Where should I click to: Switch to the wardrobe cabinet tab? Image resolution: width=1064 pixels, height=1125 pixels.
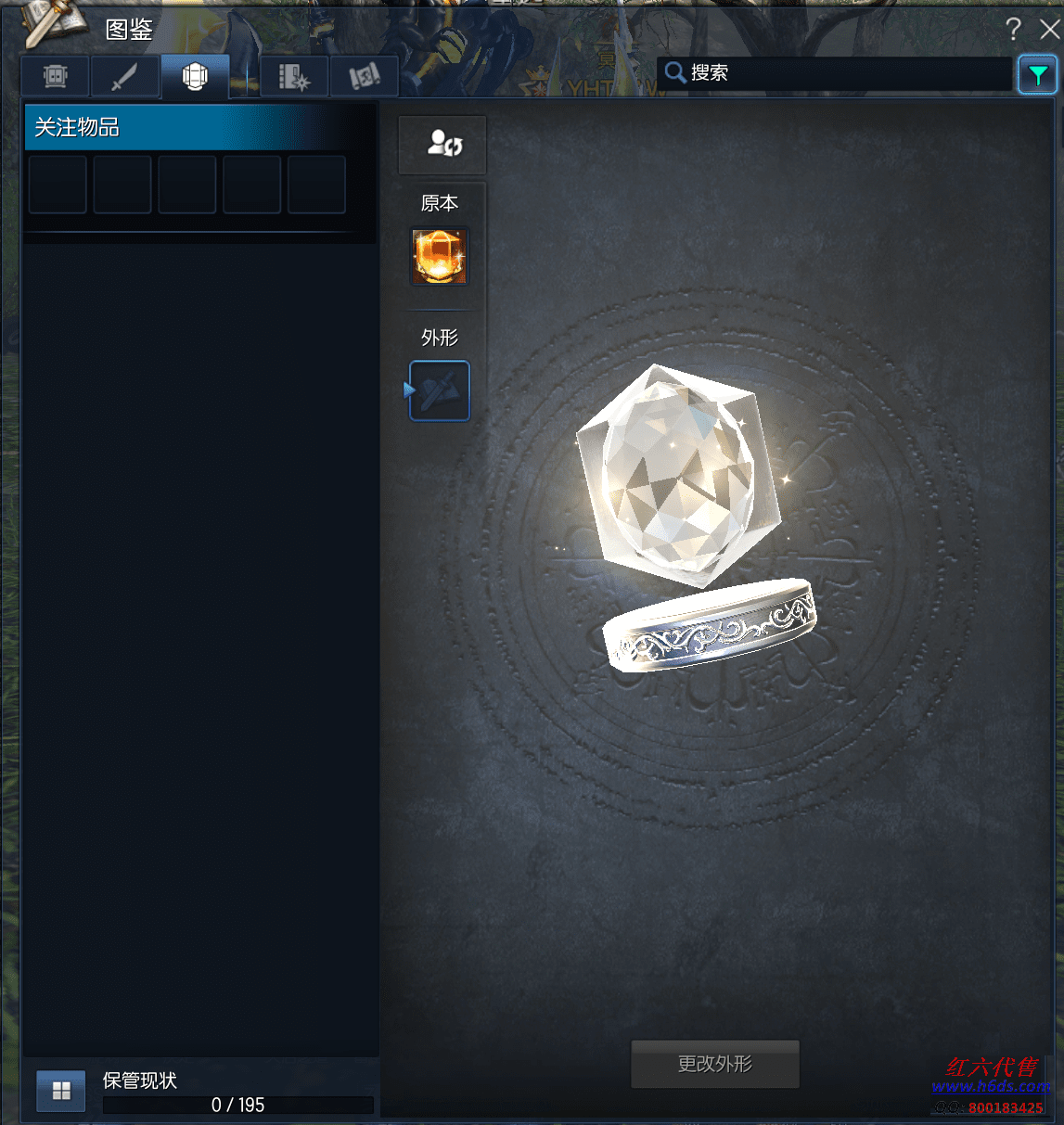56,77
